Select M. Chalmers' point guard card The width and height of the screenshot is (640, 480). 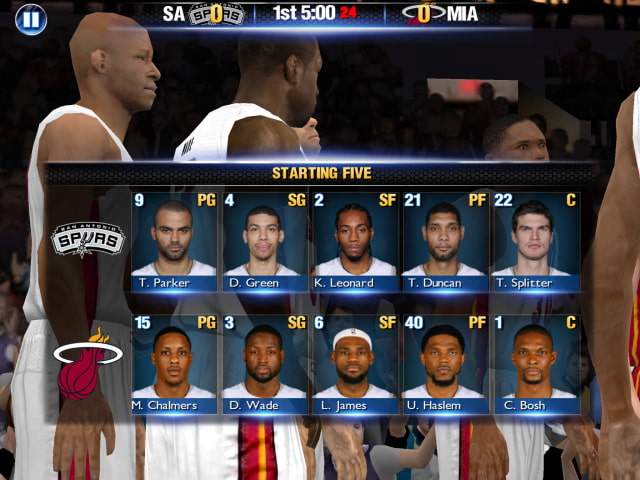[x=174, y=365]
